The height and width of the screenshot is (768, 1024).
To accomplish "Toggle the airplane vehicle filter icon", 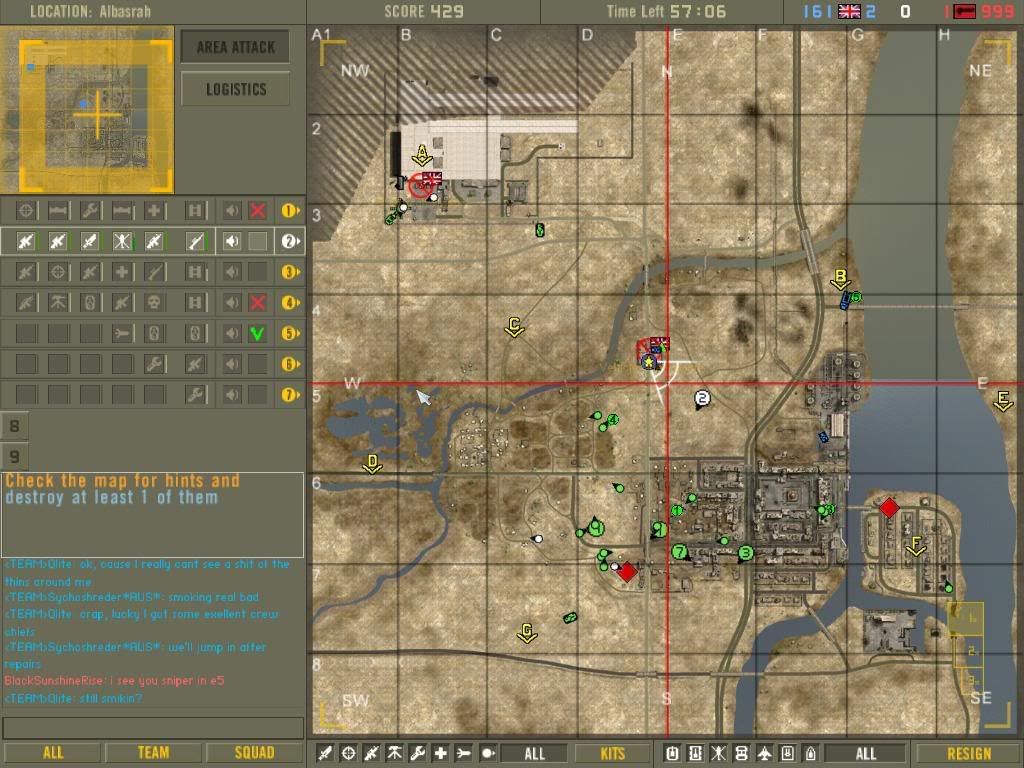I will tap(765, 753).
